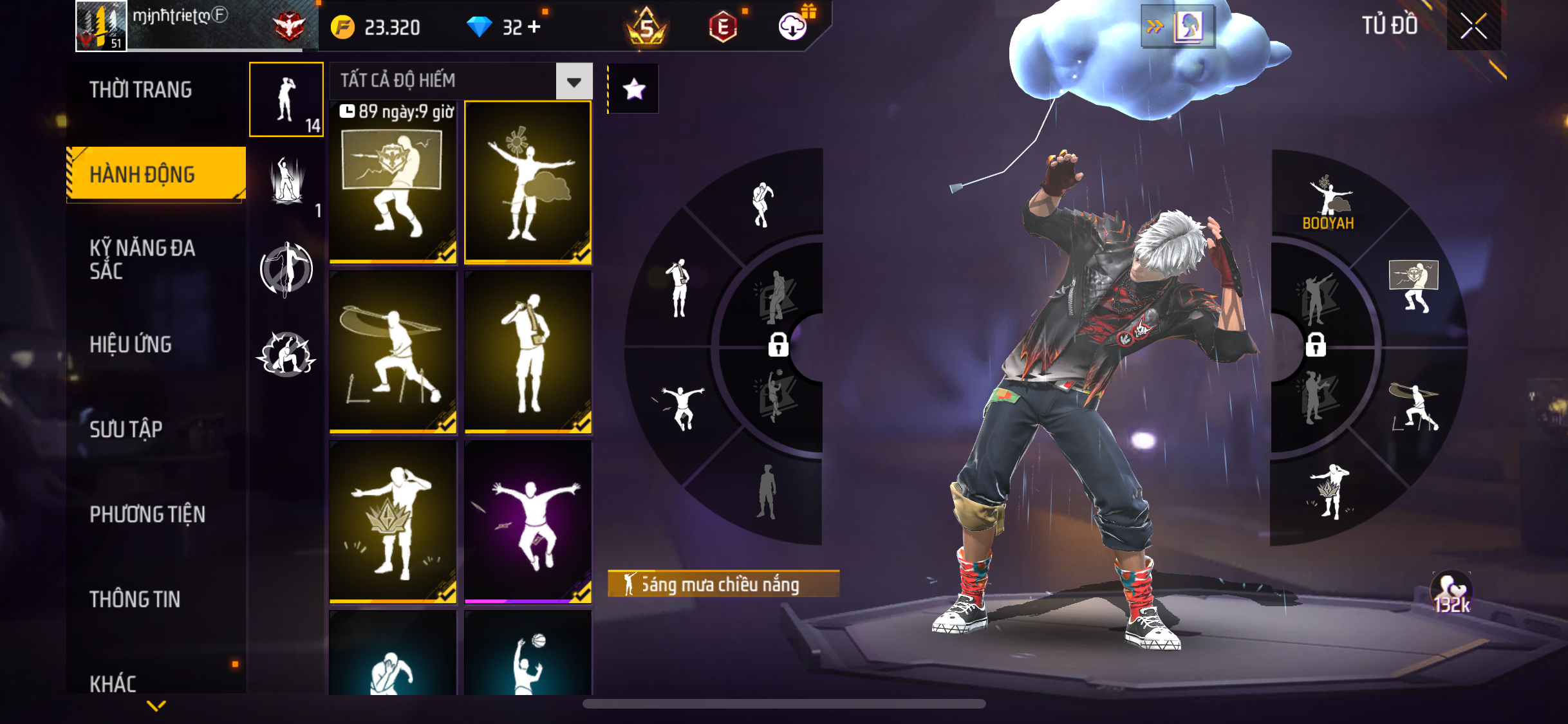Open the Khác category
The width and height of the screenshot is (1568, 724).
tap(113, 683)
